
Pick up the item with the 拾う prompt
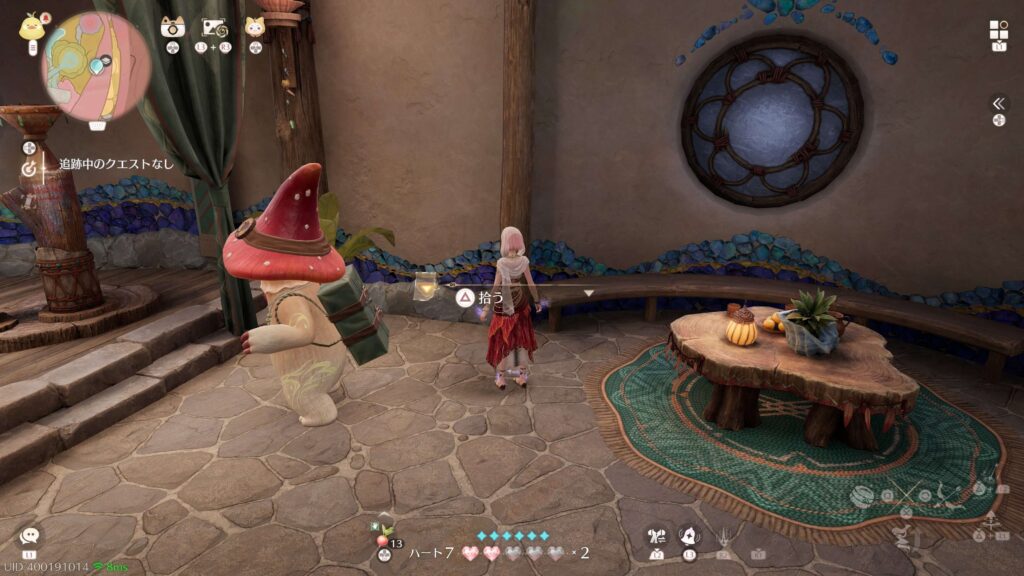[x=465, y=297]
